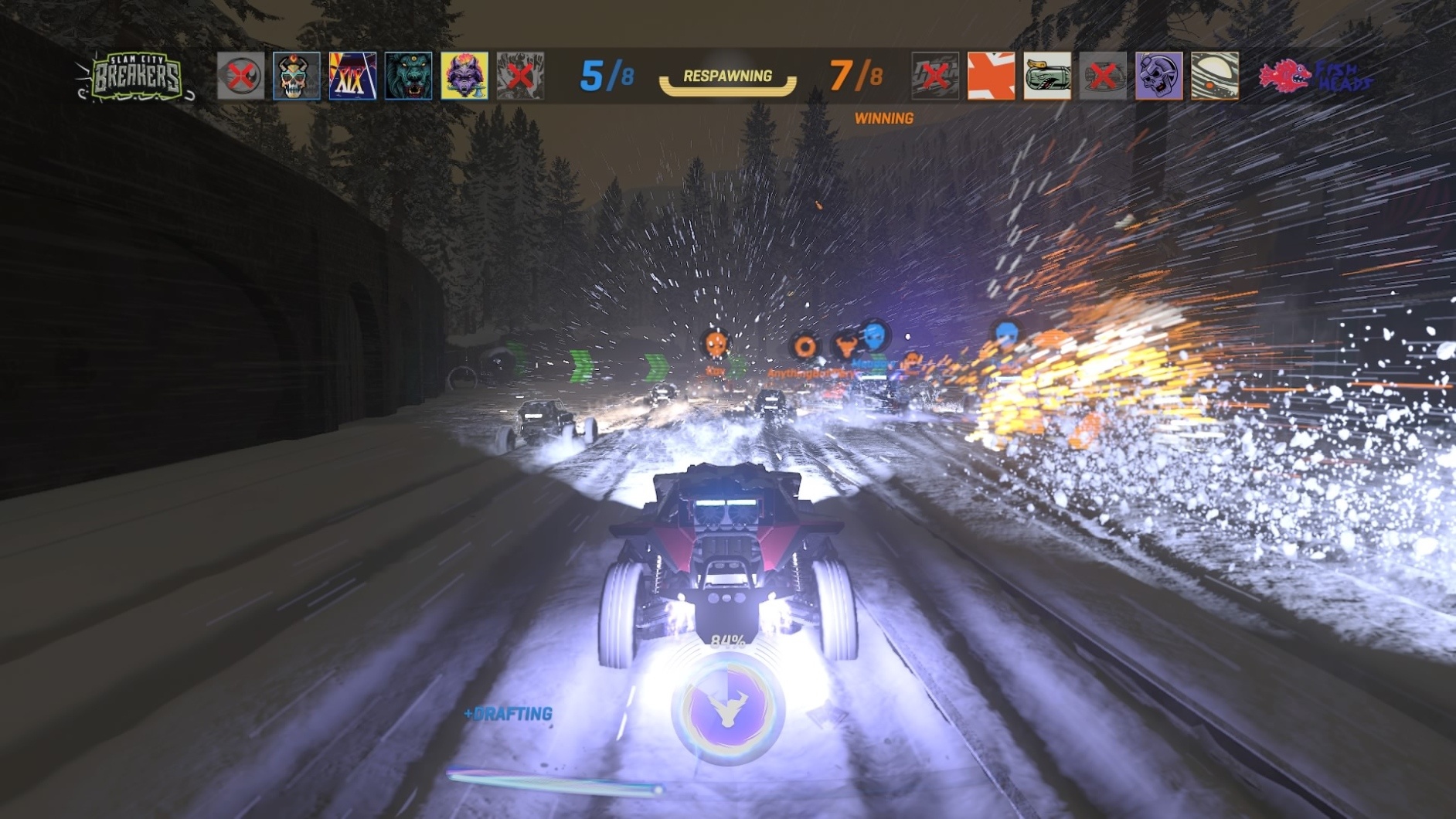
Task: Click the XIX banner player portrait
Action: (352, 77)
